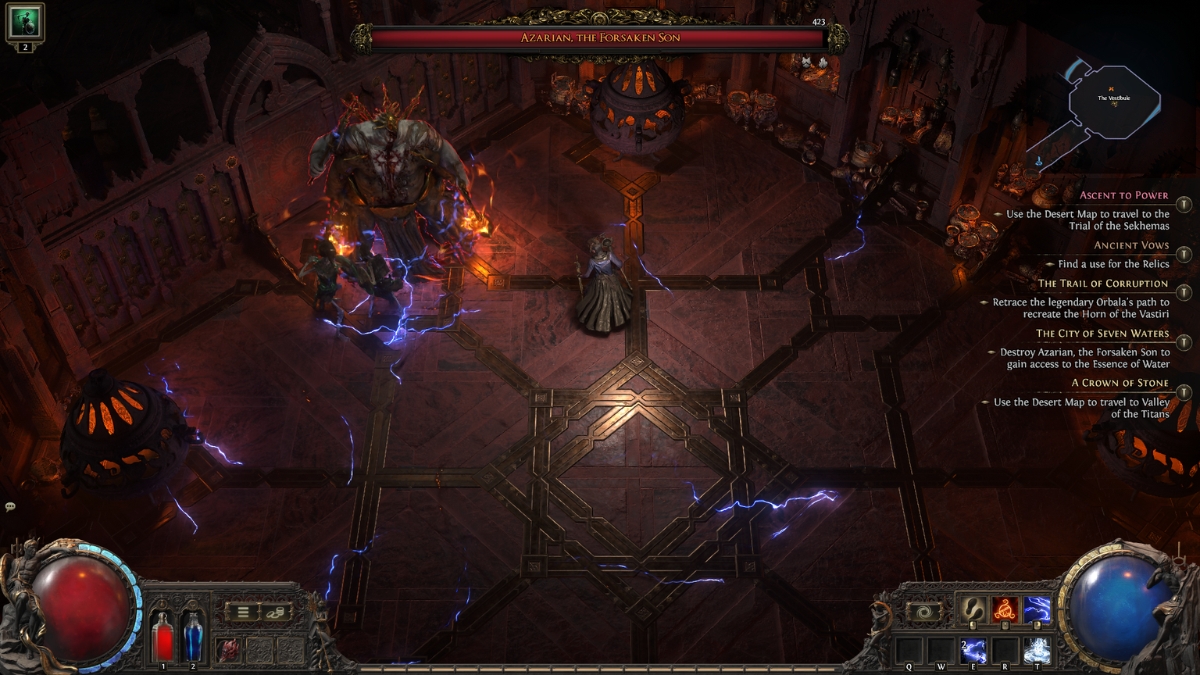Cast the lightning skill bound to E
Image resolution: width=1200 pixels, height=675 pixels.
tap(973, 650)
